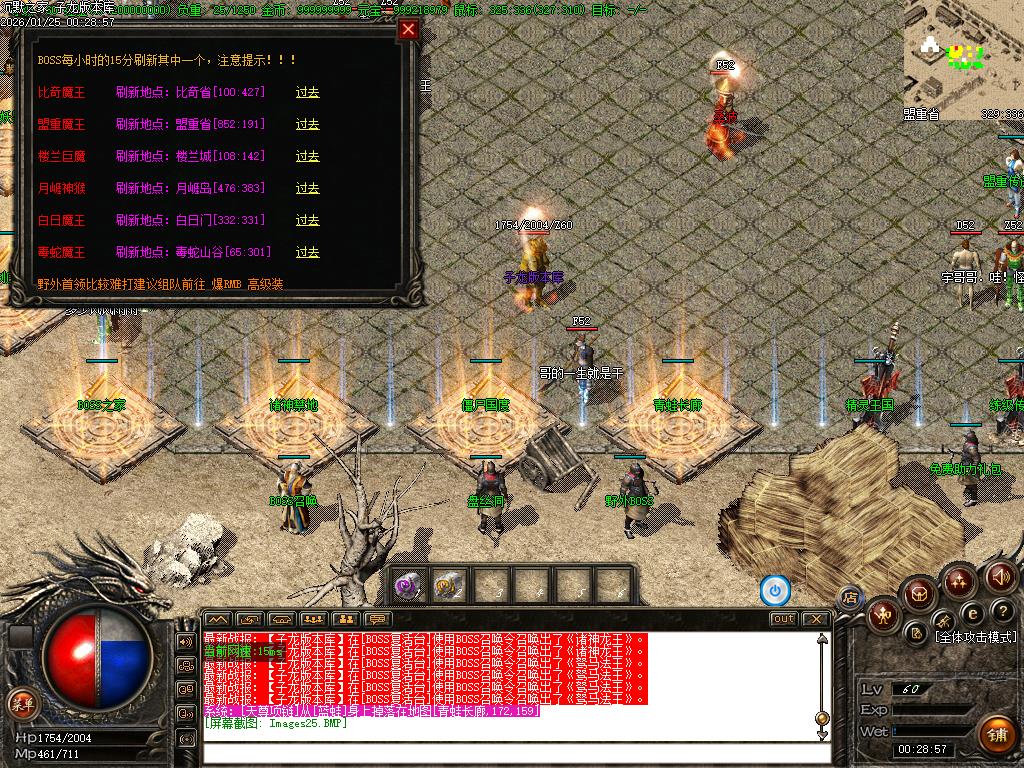The width and height of the screenshot is (1024, 768).
Task: Close the BOSS refresh info panel
Action: click(x=408, y=29)
